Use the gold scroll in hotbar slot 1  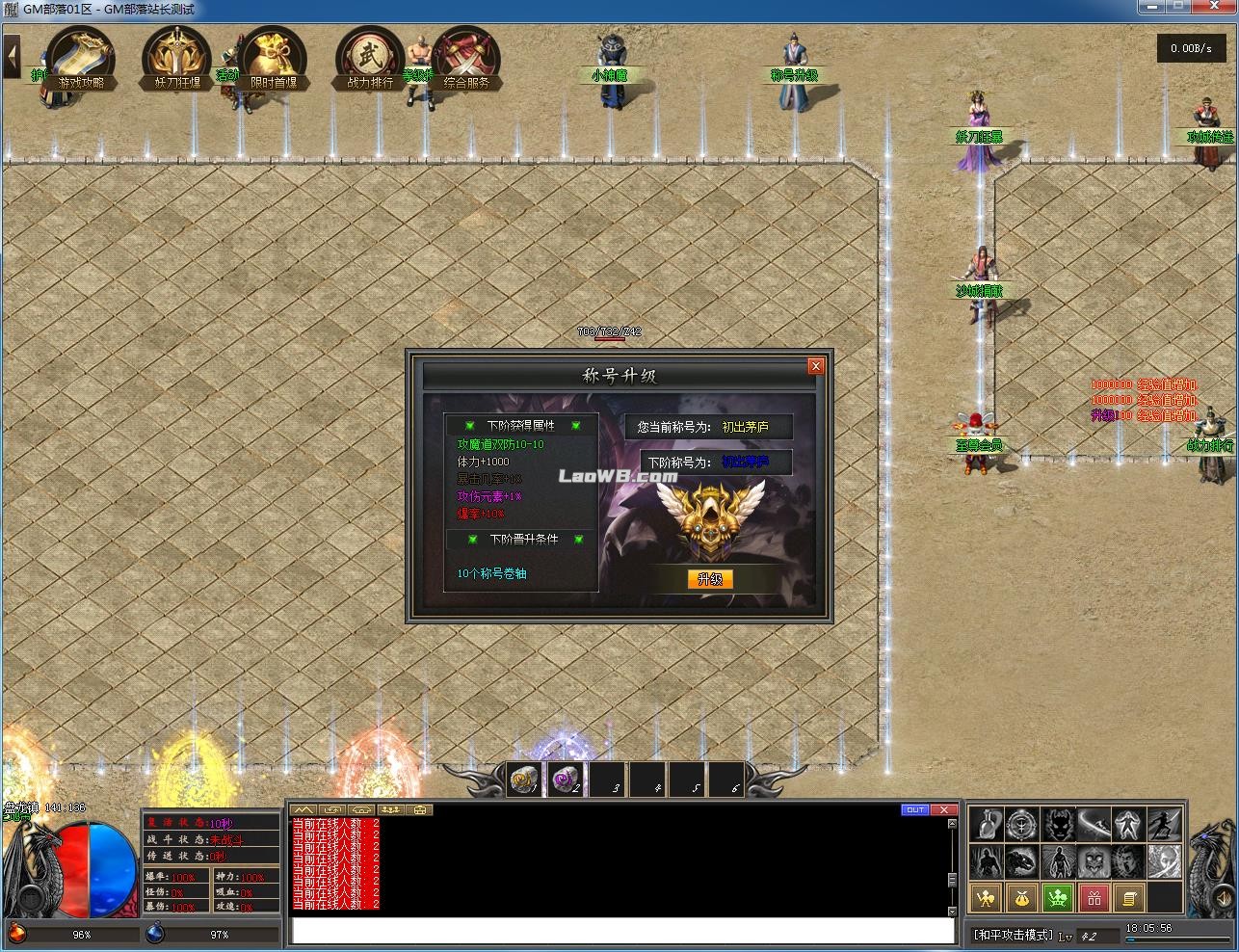click(x=525, y=780)
